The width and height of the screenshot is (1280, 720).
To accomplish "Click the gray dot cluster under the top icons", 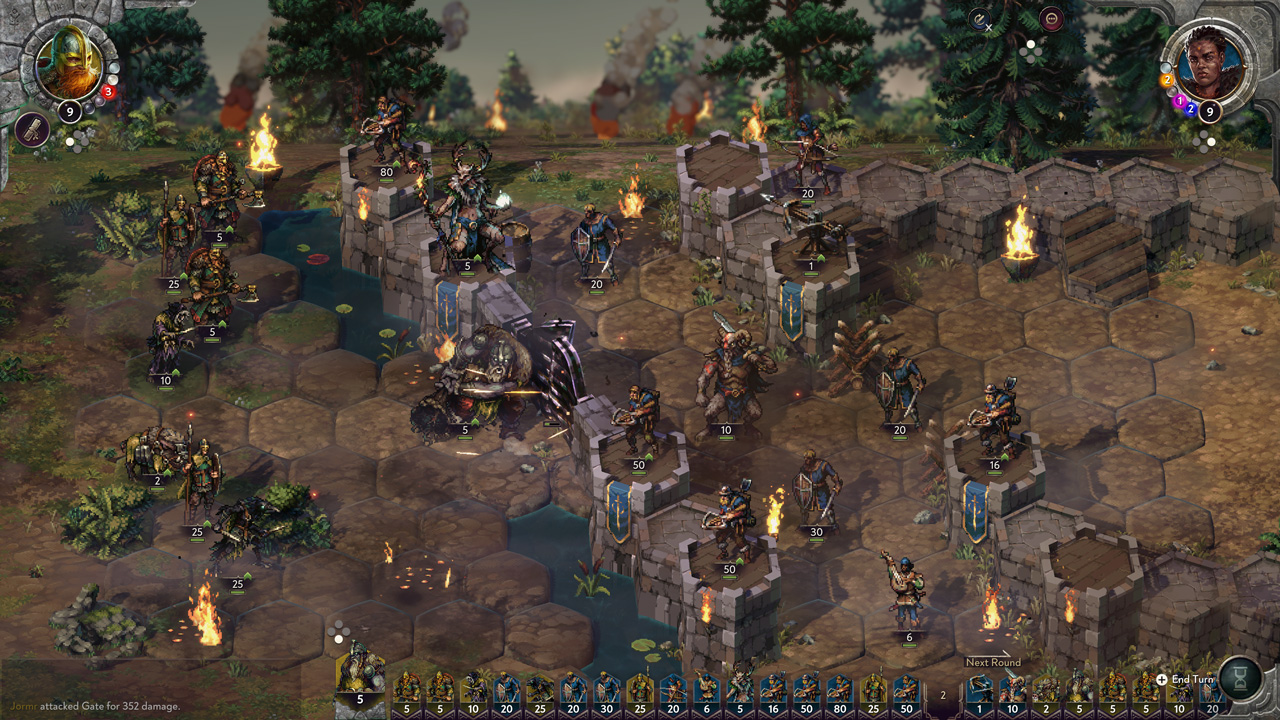I will tap(1030, 52).
